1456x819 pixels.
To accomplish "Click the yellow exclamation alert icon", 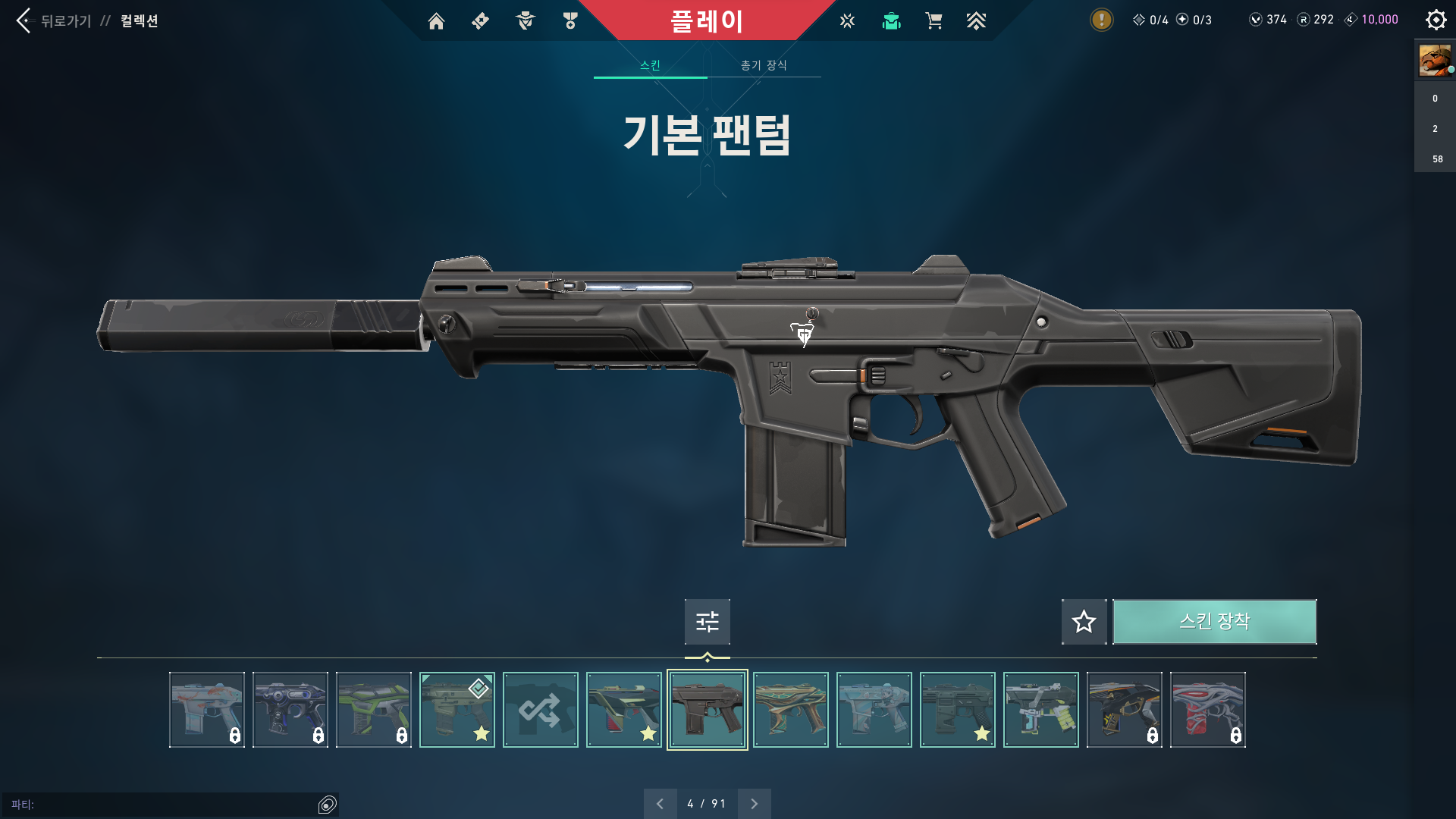I will [x=1101, y=20].
